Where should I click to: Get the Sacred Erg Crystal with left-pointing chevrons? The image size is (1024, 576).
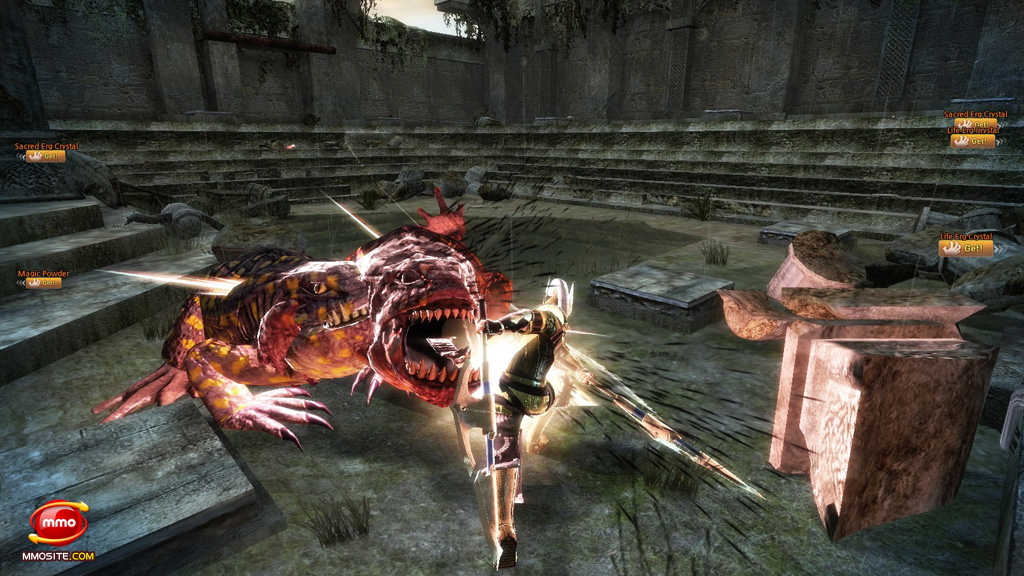point(46,156)
